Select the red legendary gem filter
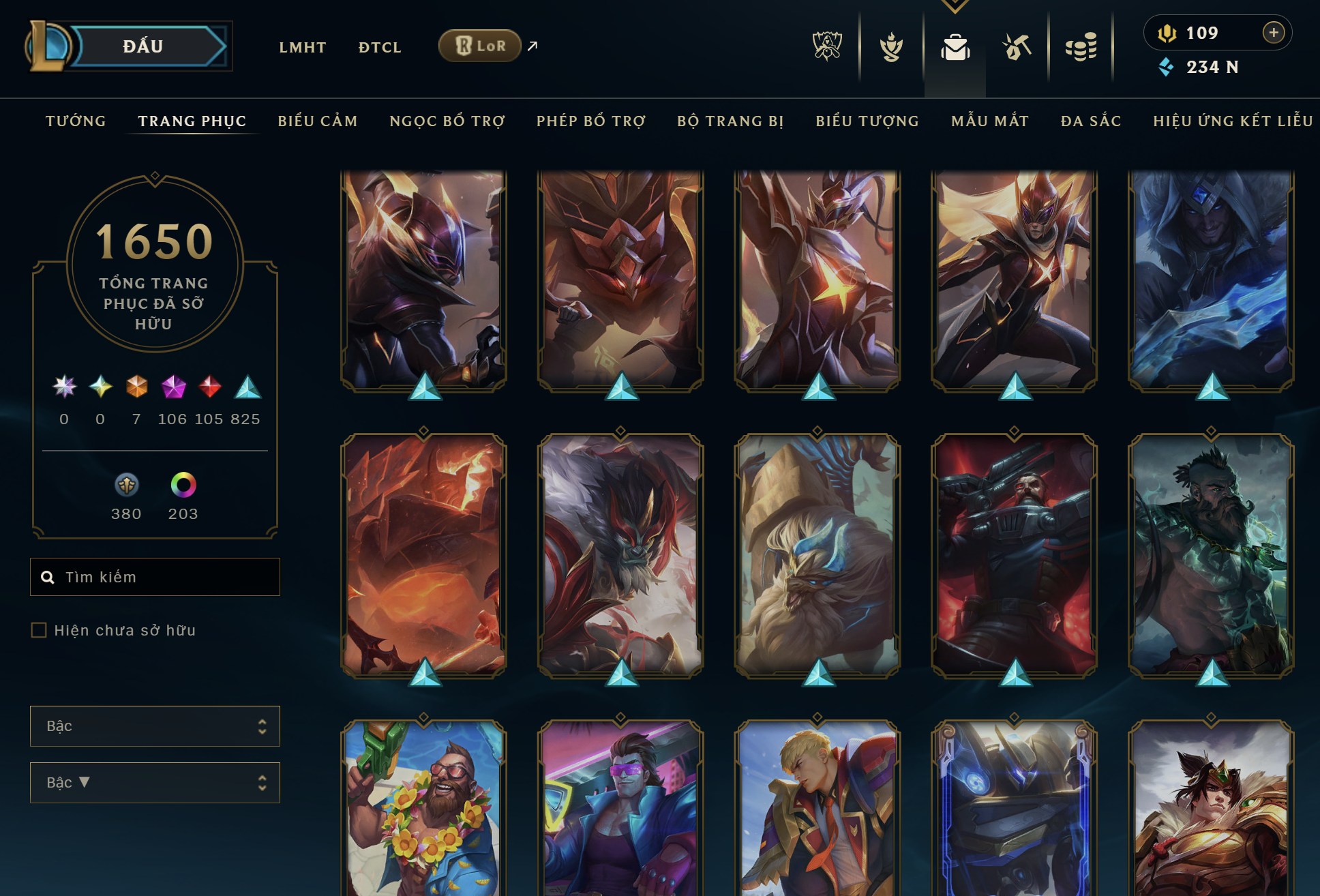This screenshot has height=896, width=1320. 209,385
